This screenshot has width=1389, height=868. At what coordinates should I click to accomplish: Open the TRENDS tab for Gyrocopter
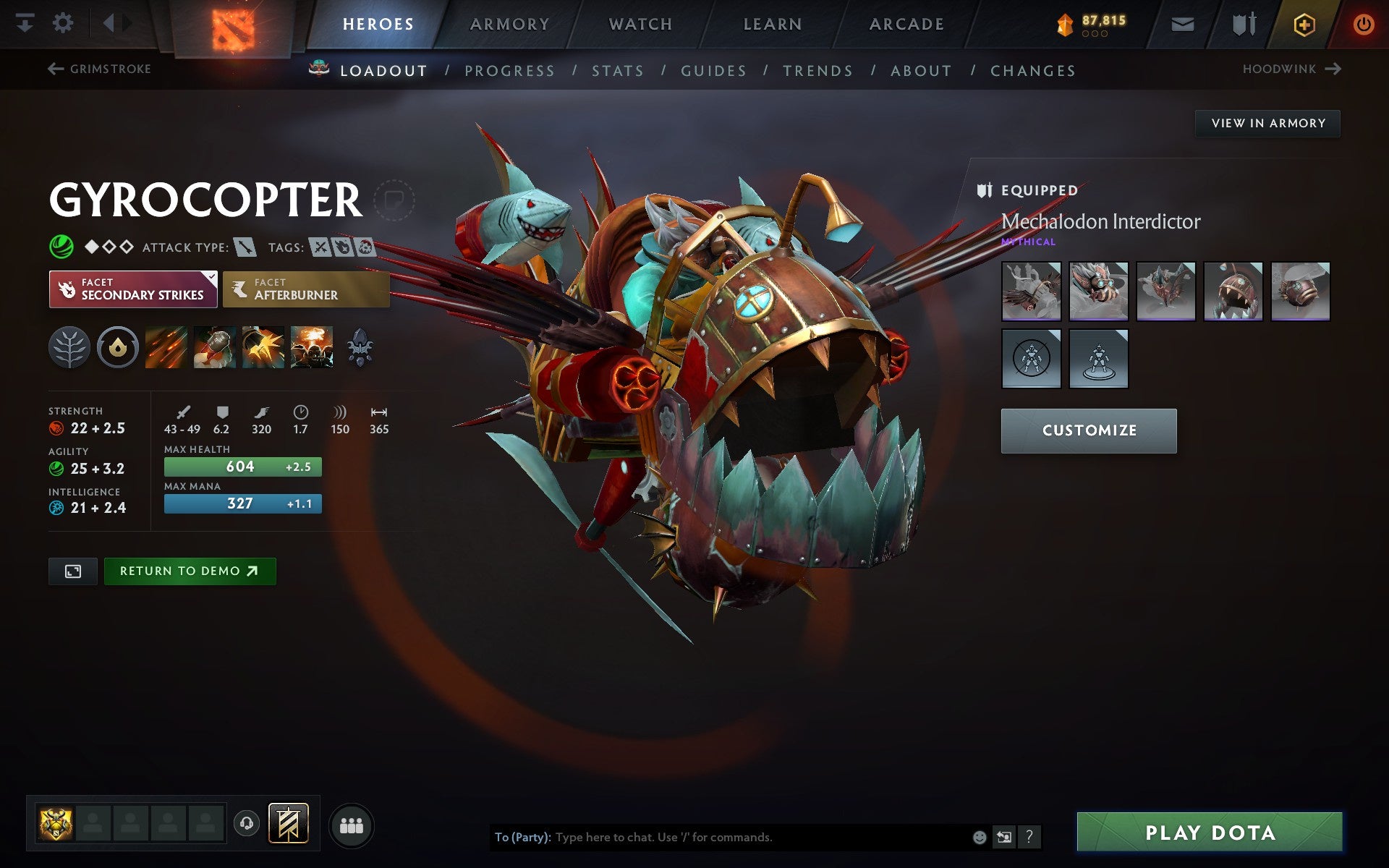click(x=817, y=70)
